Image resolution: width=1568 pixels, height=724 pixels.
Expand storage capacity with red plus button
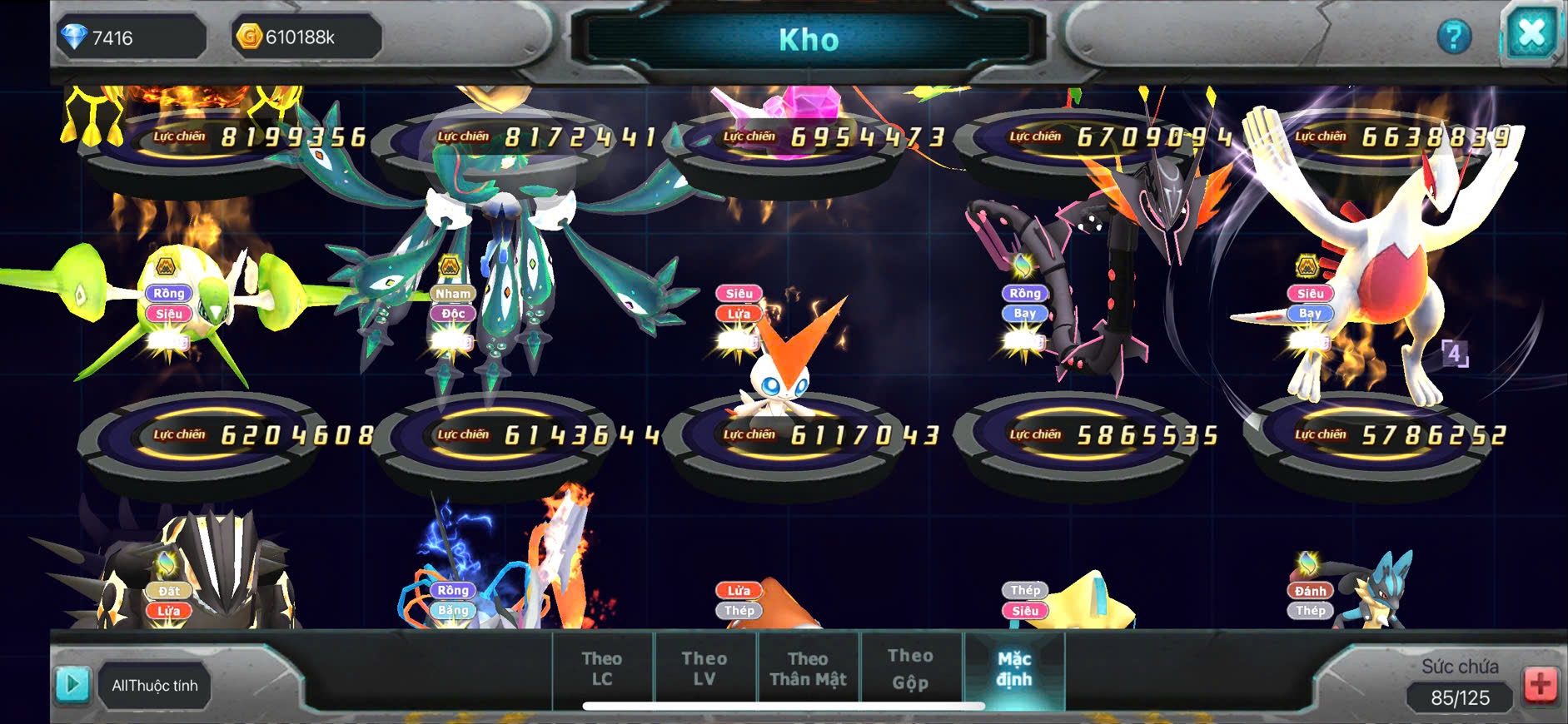pos(1541,685)
